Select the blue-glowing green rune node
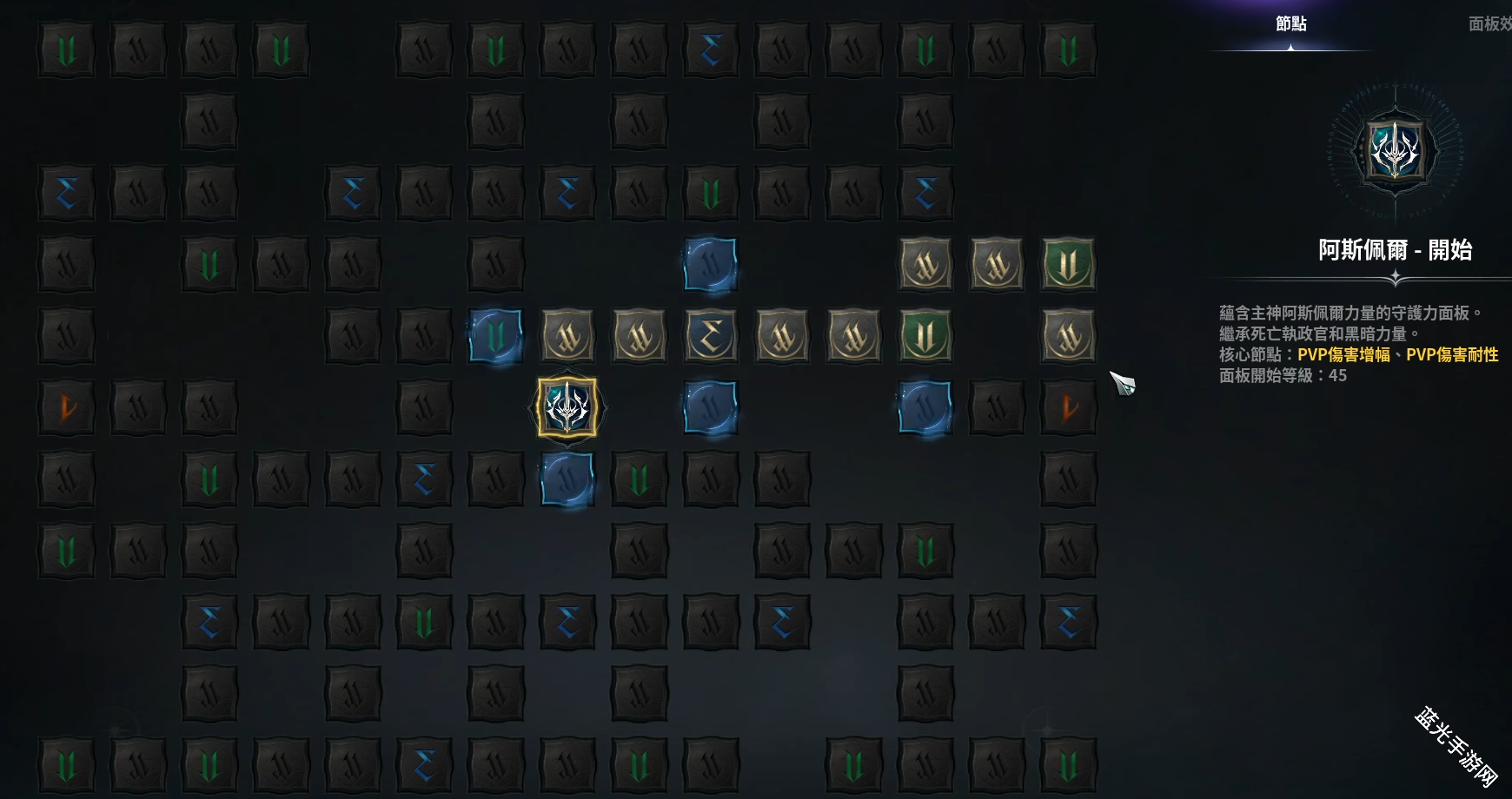 pyautogui.click(x=495, y=335)
